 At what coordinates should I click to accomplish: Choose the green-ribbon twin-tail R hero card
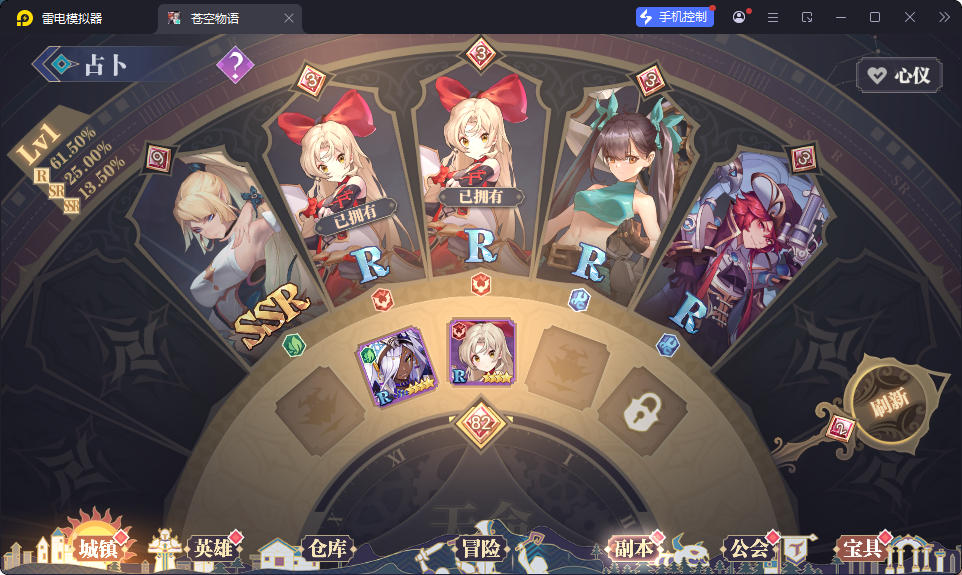click(603, 200)
